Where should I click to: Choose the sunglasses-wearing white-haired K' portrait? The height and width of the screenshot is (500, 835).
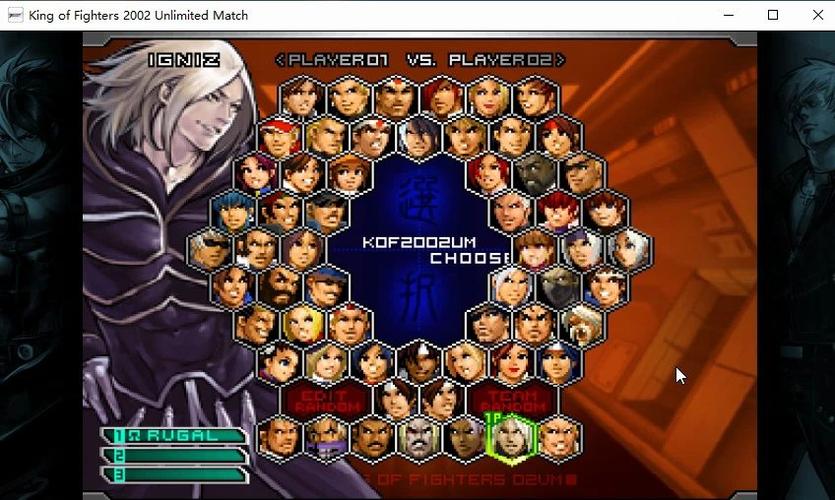pos(212,249)
